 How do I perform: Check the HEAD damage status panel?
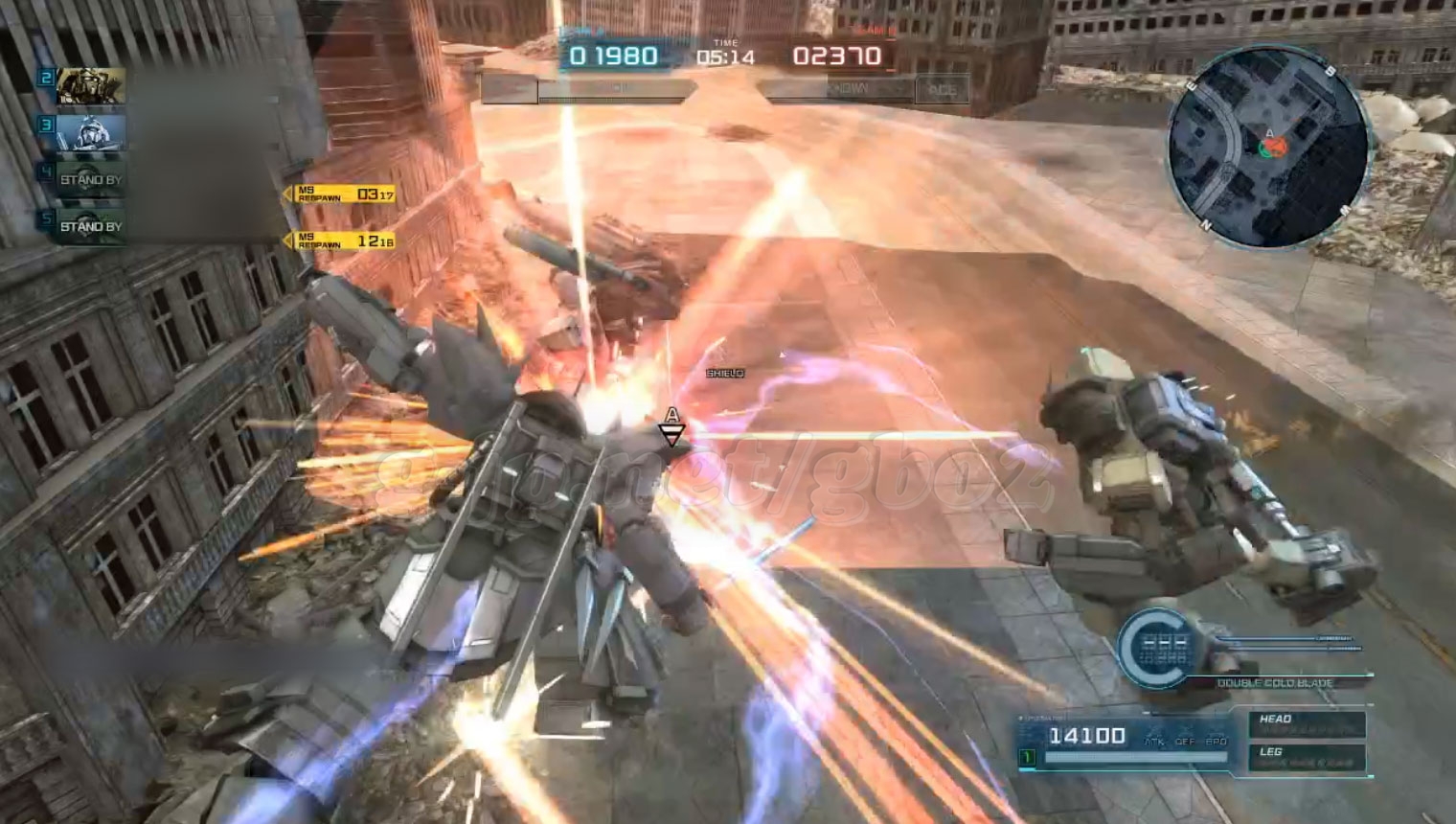(x=1308, y=723)
